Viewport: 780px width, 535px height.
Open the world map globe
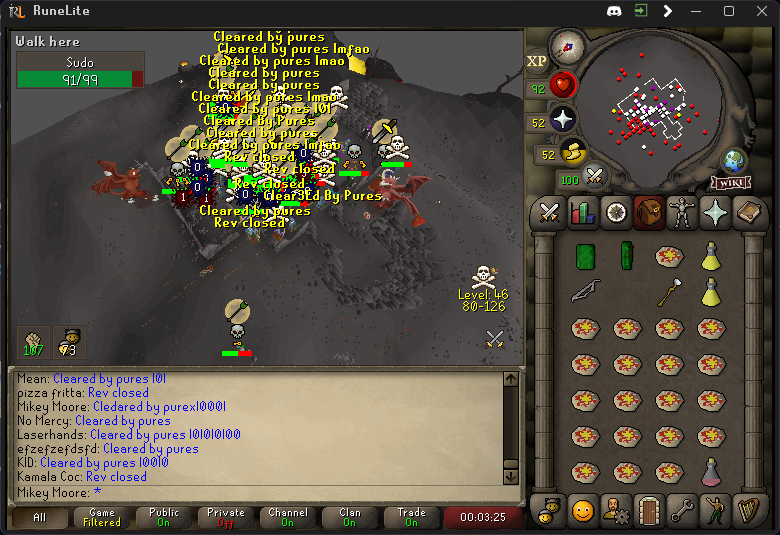coord(735,161)
